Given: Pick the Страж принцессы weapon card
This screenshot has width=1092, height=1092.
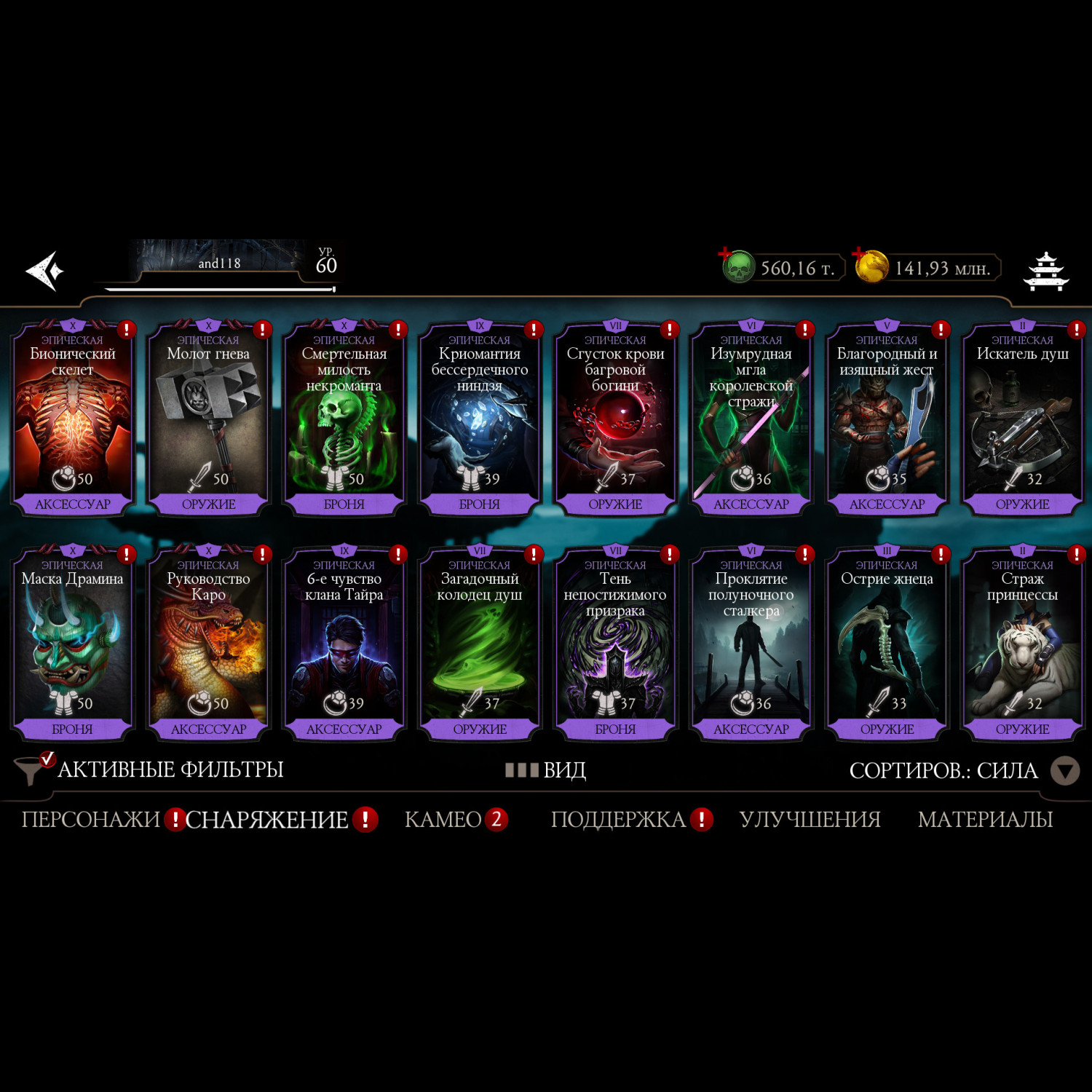Looking at the screenshot, I should [x=1022, y=644].
